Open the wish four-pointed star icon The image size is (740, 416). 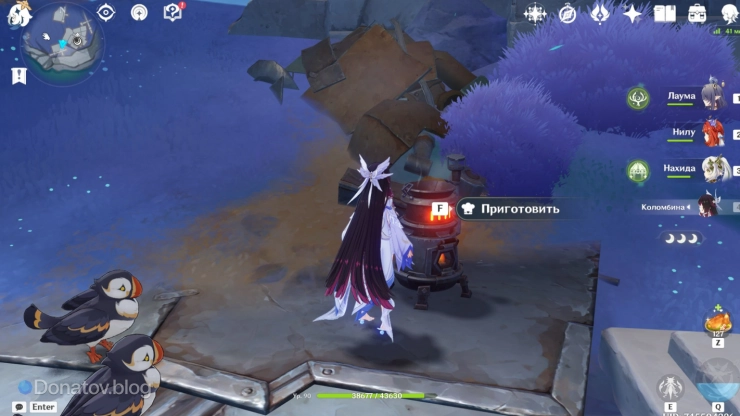[x=632, y=13]
